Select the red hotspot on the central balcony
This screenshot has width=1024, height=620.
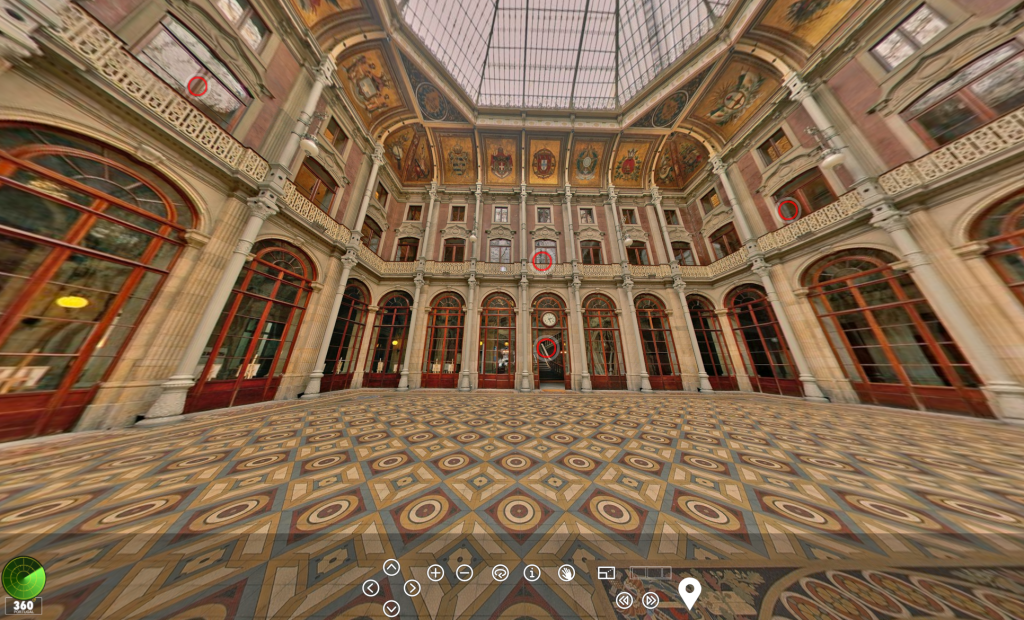click(x=542, y=261)
